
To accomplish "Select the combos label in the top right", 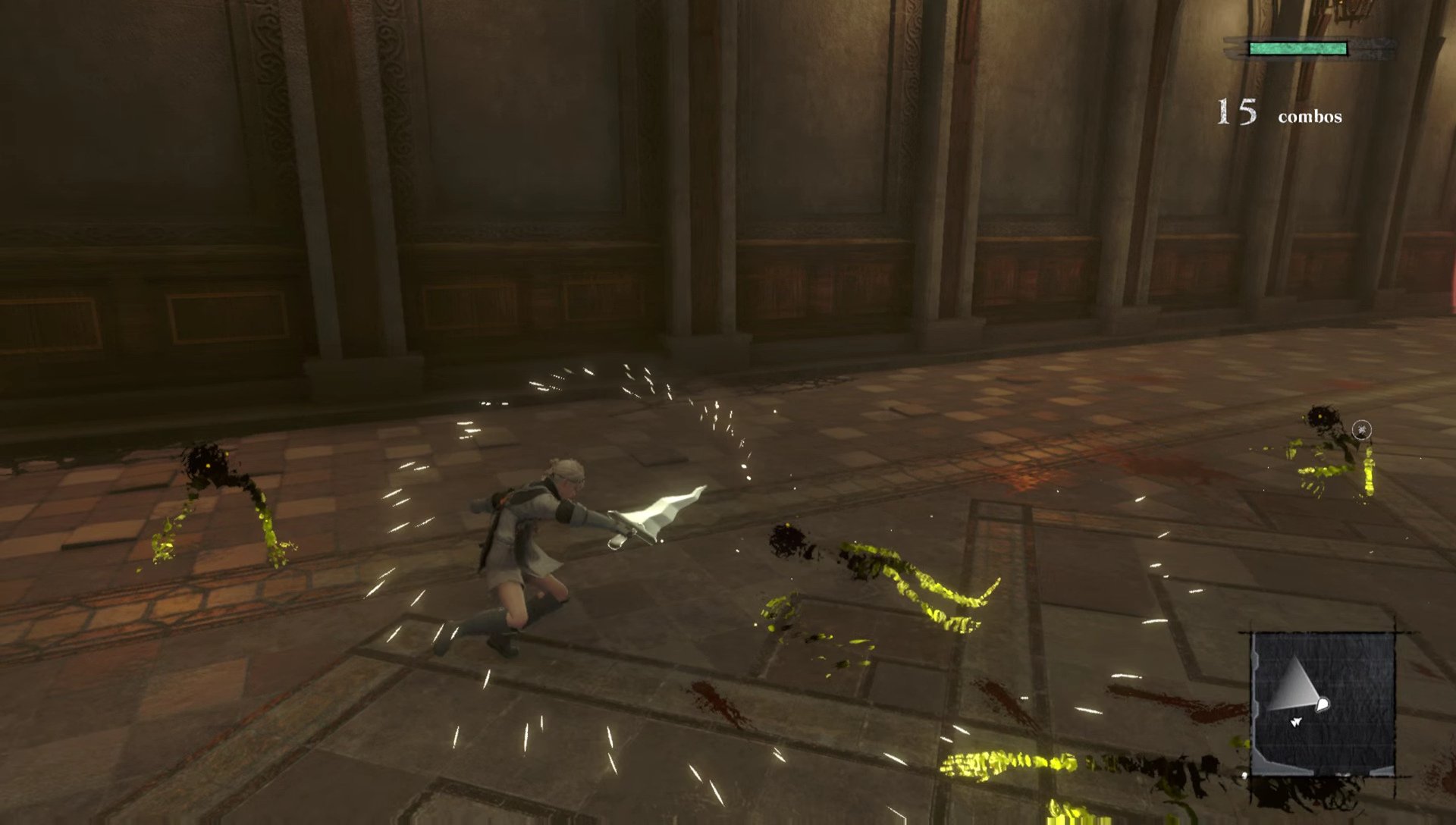I will tap(1309, 118).
